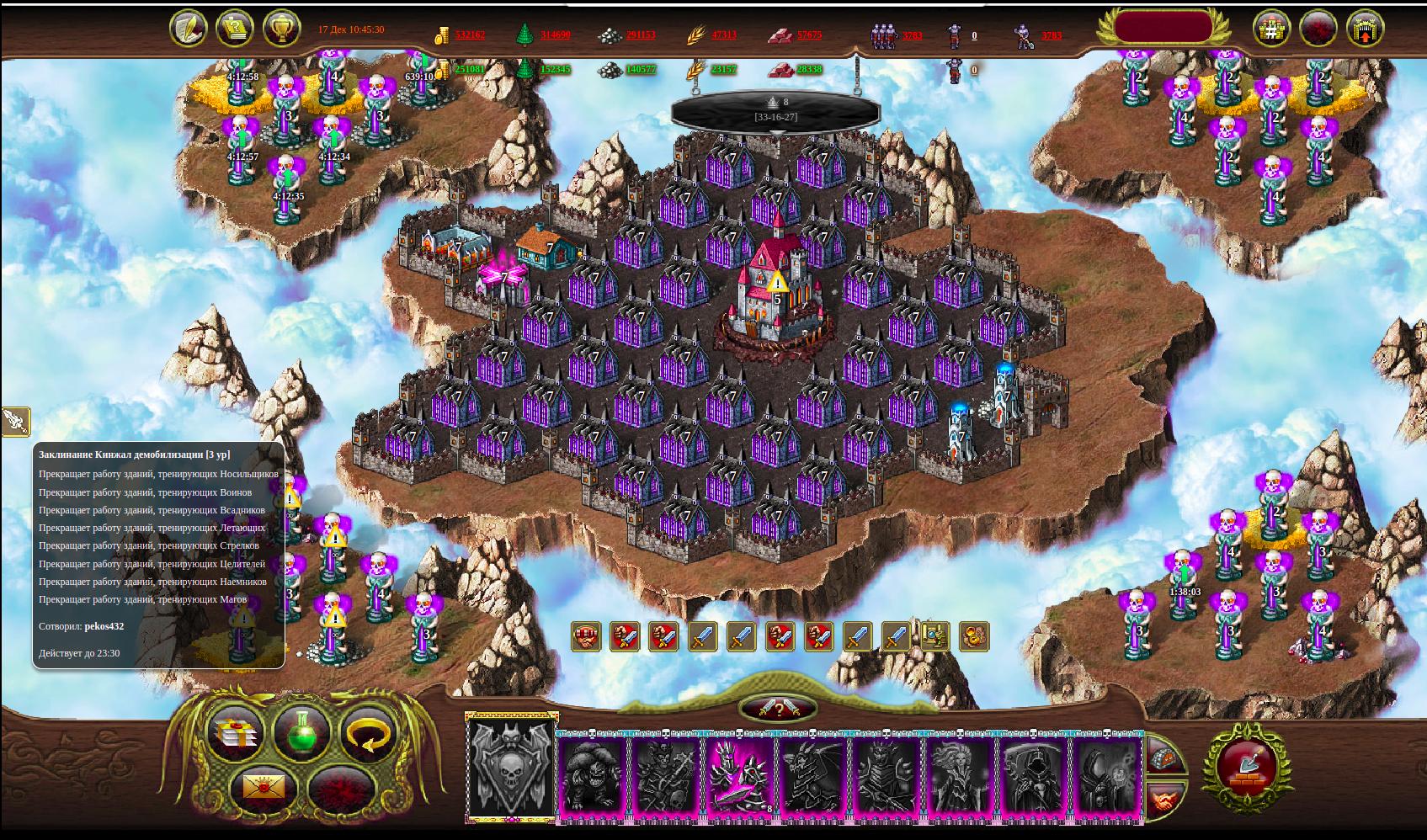Select the bat-winged skull shield emblem
Screen dimensions: 1427x840
click(511, 769)
